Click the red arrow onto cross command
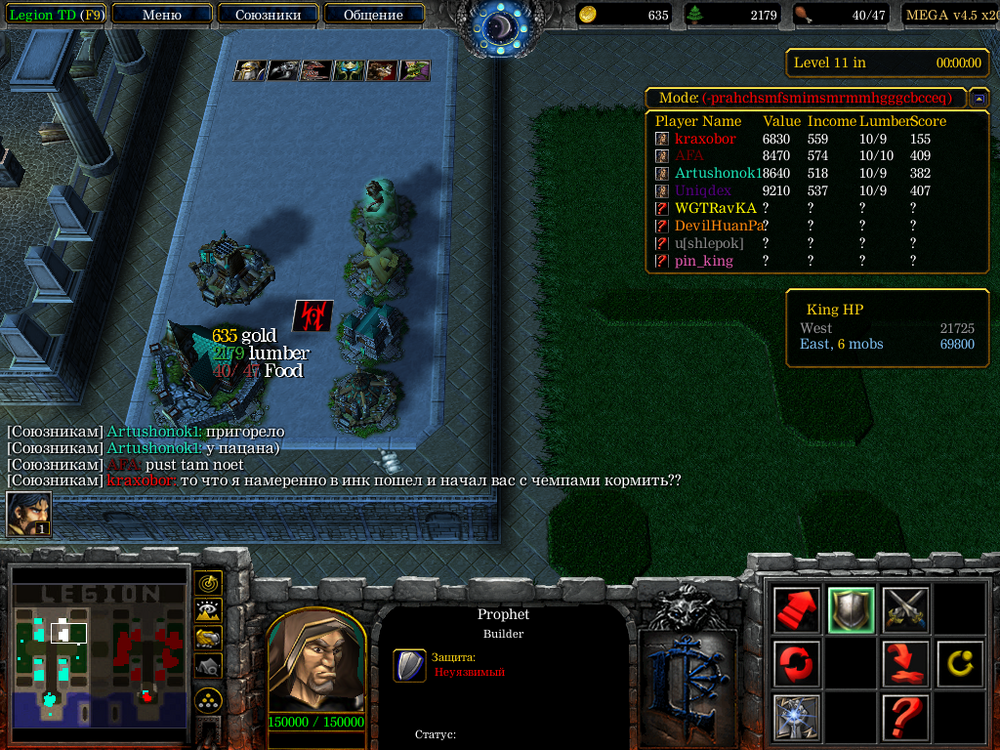Viewport: 1000px width, 750px height. 905,663
